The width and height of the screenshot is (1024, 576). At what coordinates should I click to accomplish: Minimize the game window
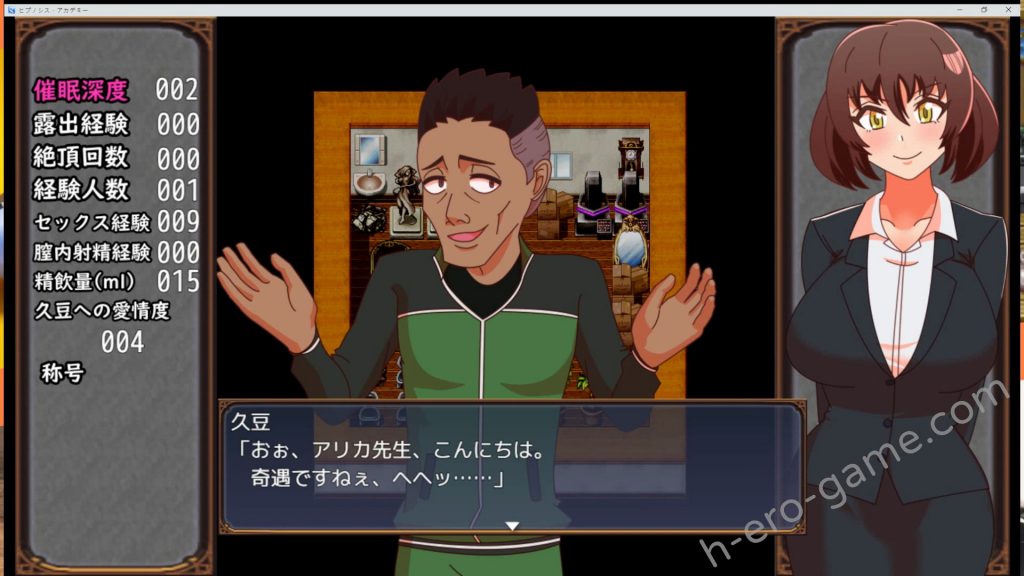click(x=958, y=8)
